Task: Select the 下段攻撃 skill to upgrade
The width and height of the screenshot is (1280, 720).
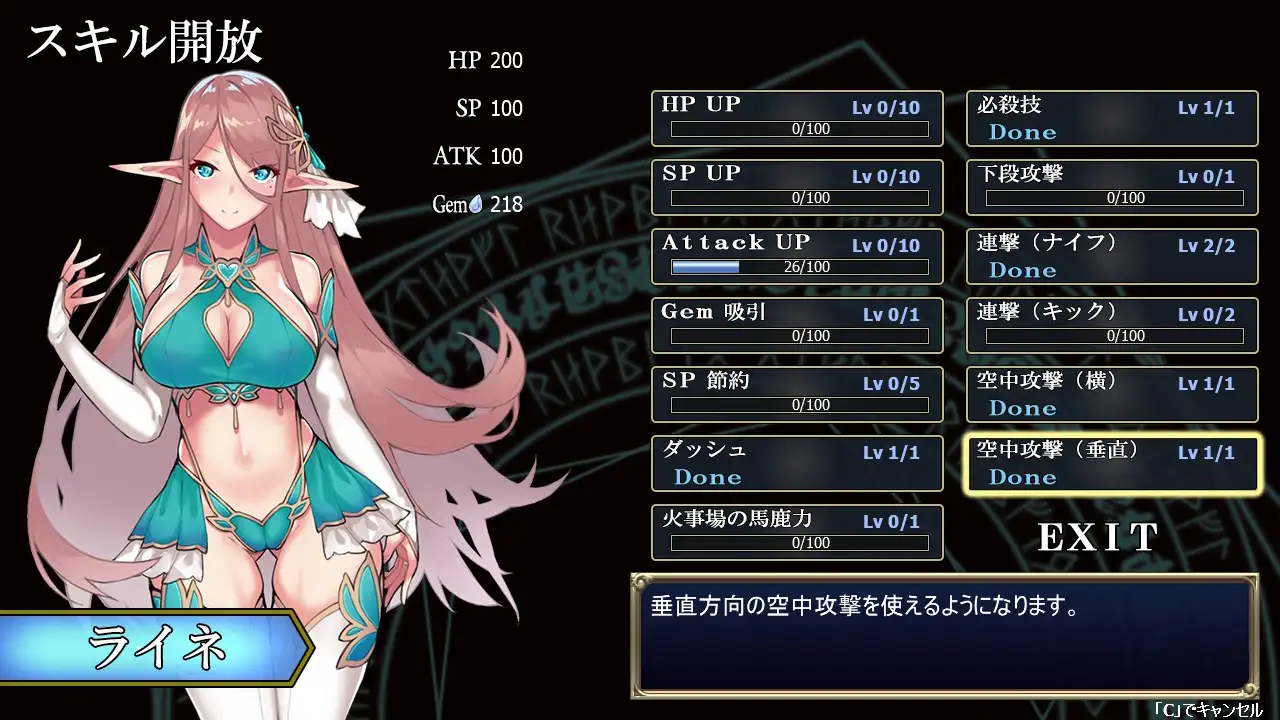Action: [x=1111, y=187]
